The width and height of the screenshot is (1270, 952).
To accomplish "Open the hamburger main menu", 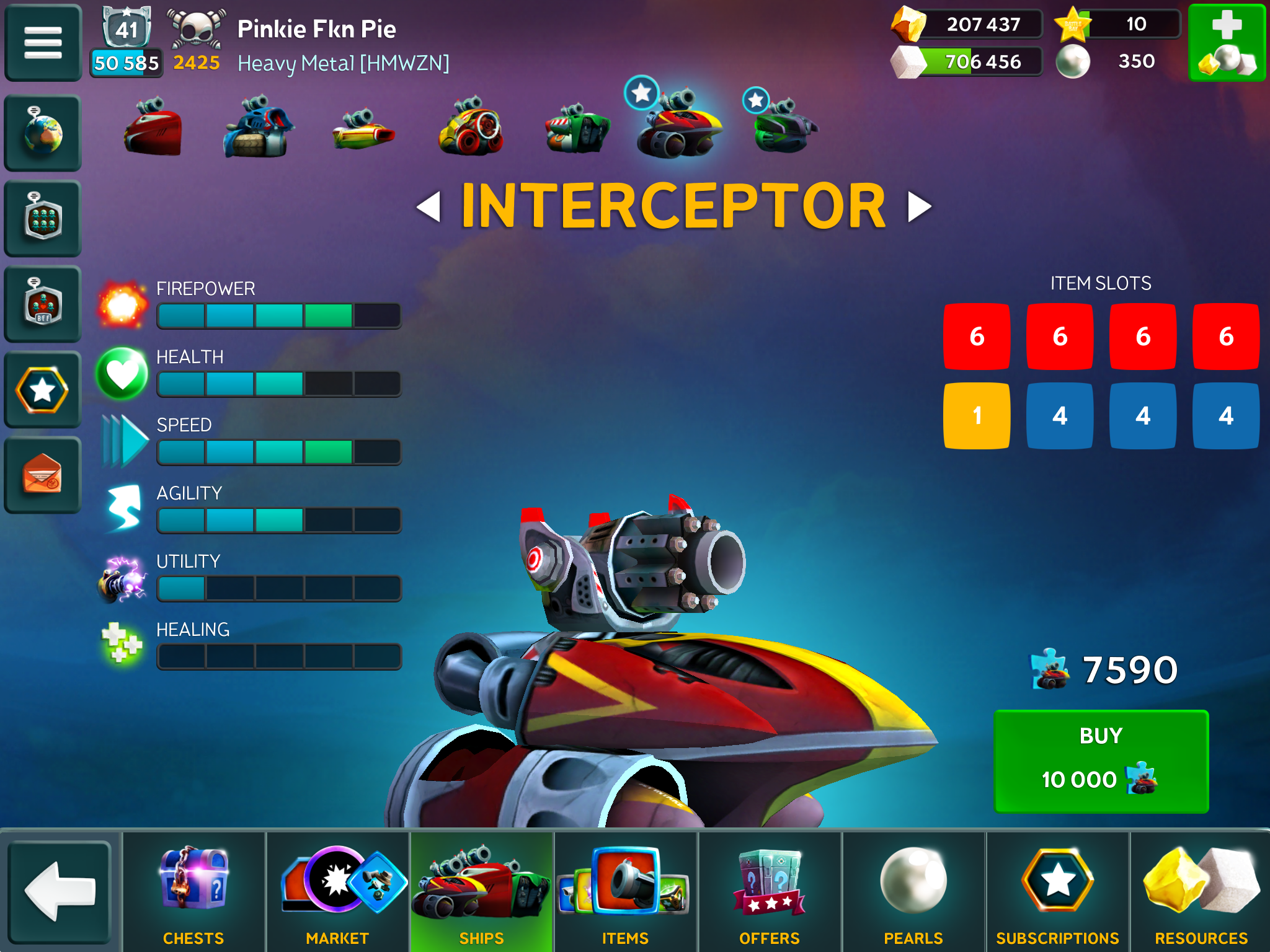I will tap(42, 42).
